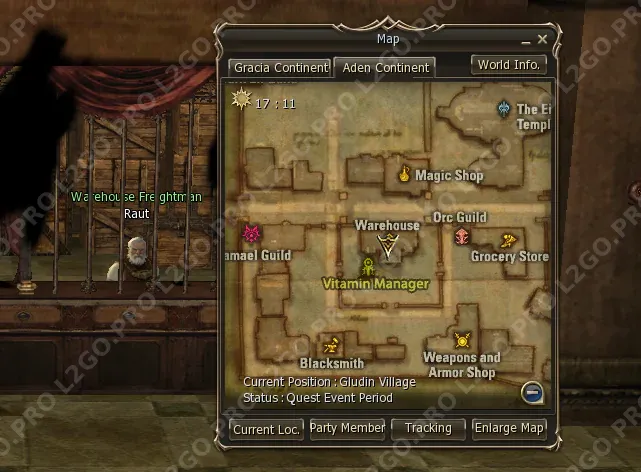Image resolution: width=641 pixels, height=472 pixels.
Task: Select the Magic Shop map marker
Action: click(x=405, y=175)
